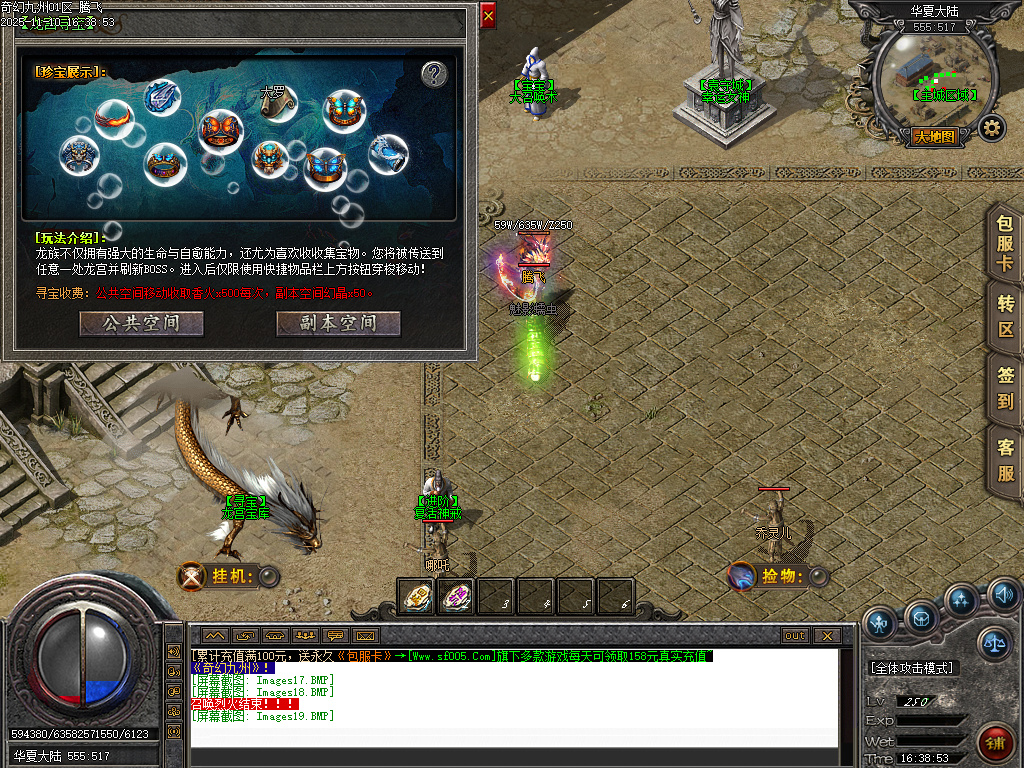Close the dragon palace treasure hunt window
This screenshot has height=768, width=1024.
pyautogui.click(x=488, y=16)
